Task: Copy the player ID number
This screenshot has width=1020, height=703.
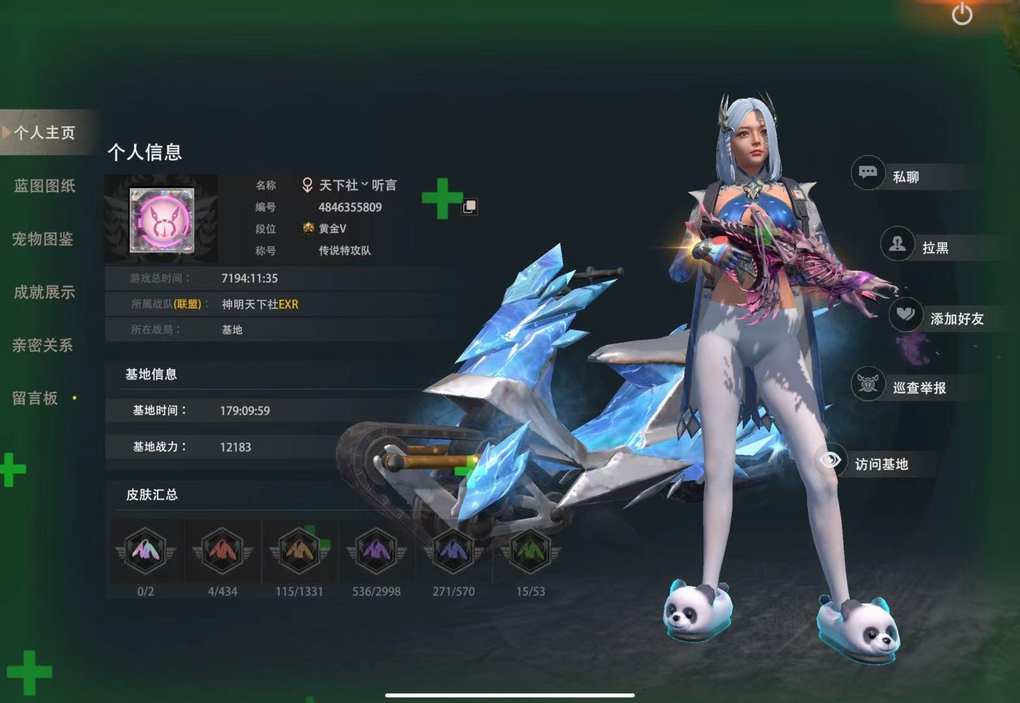Action: pos(469,207)
